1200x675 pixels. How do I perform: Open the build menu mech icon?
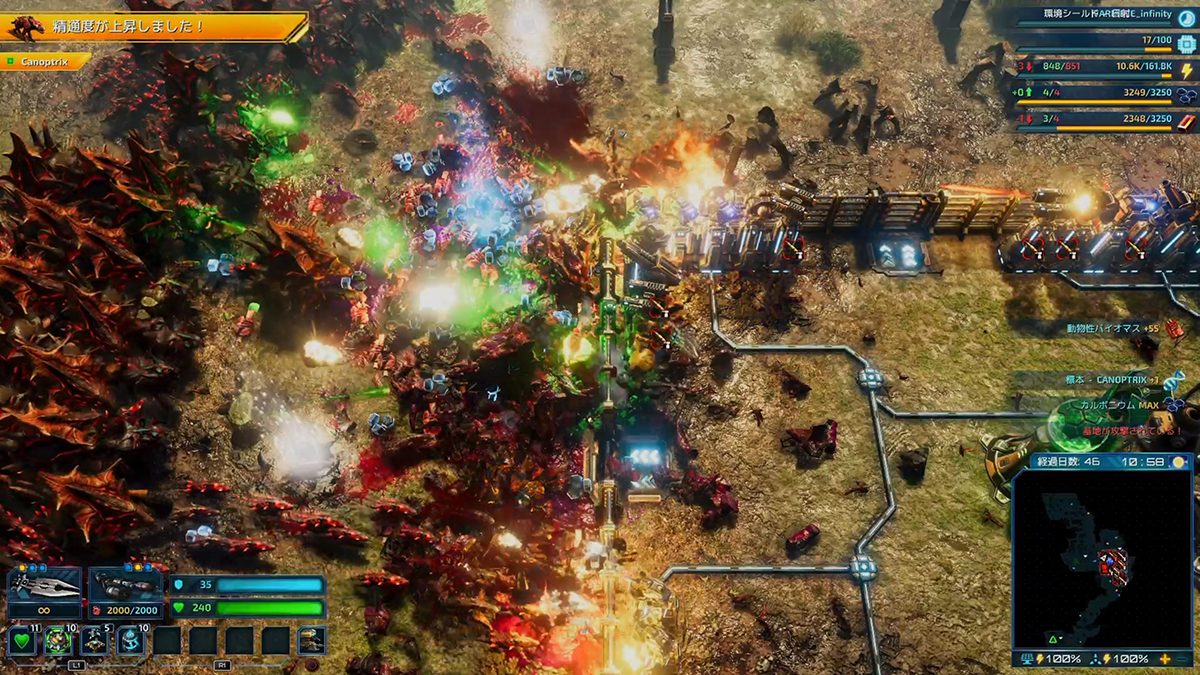pyautogui.click(x=311, y=640)
